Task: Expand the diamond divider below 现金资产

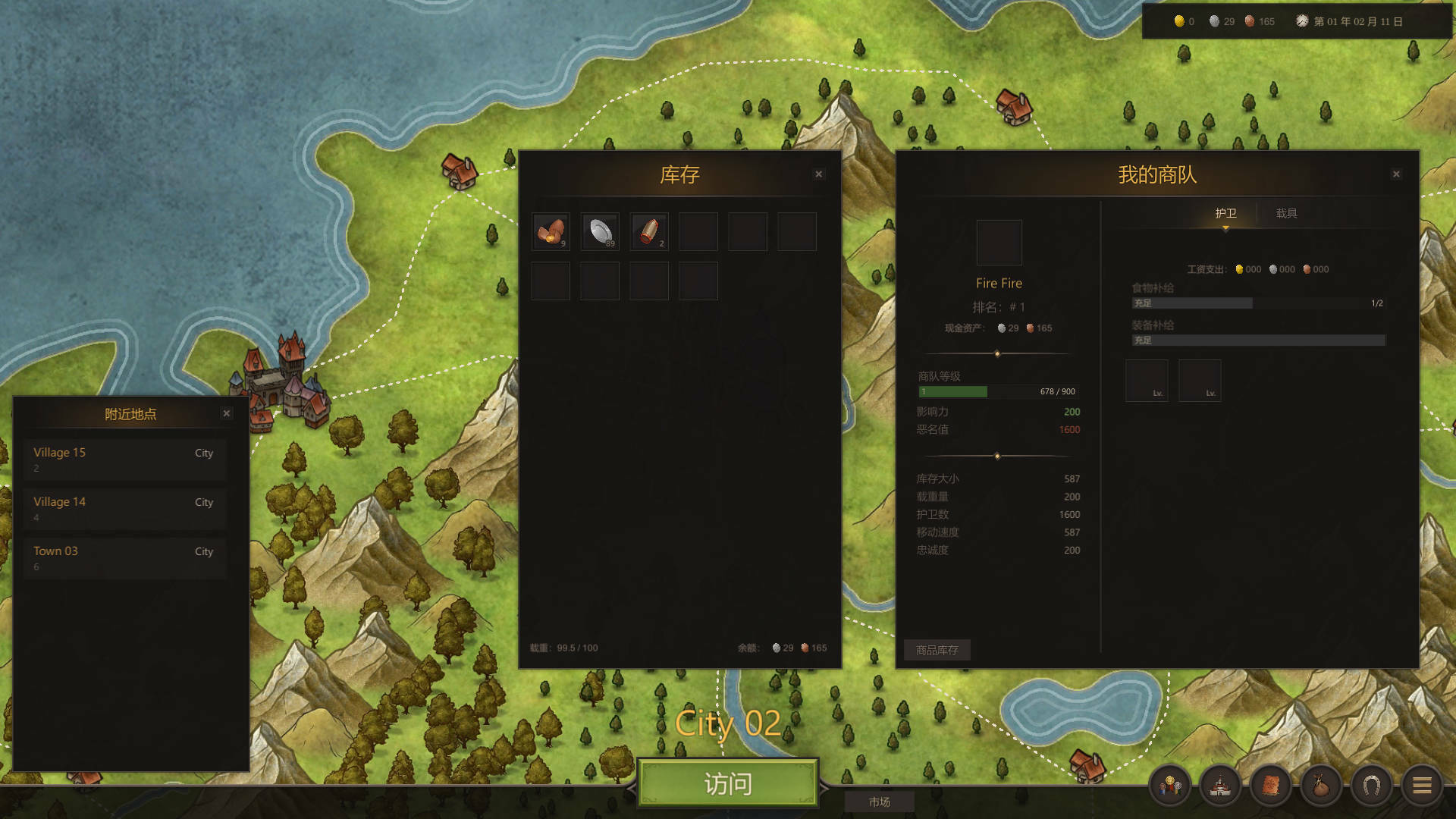Action: coord(998,352)
